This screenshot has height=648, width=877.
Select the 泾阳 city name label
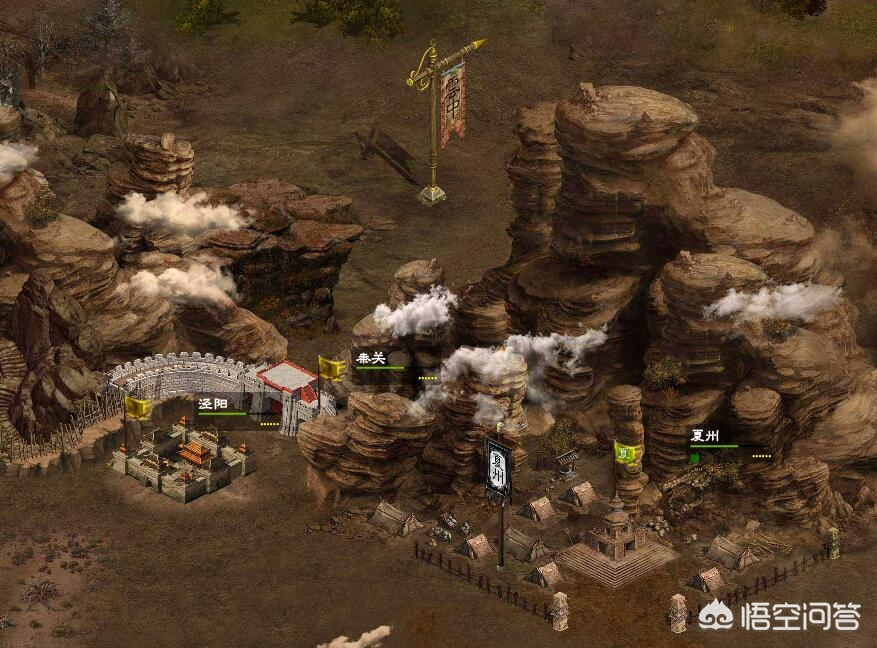tap(212, 405)
